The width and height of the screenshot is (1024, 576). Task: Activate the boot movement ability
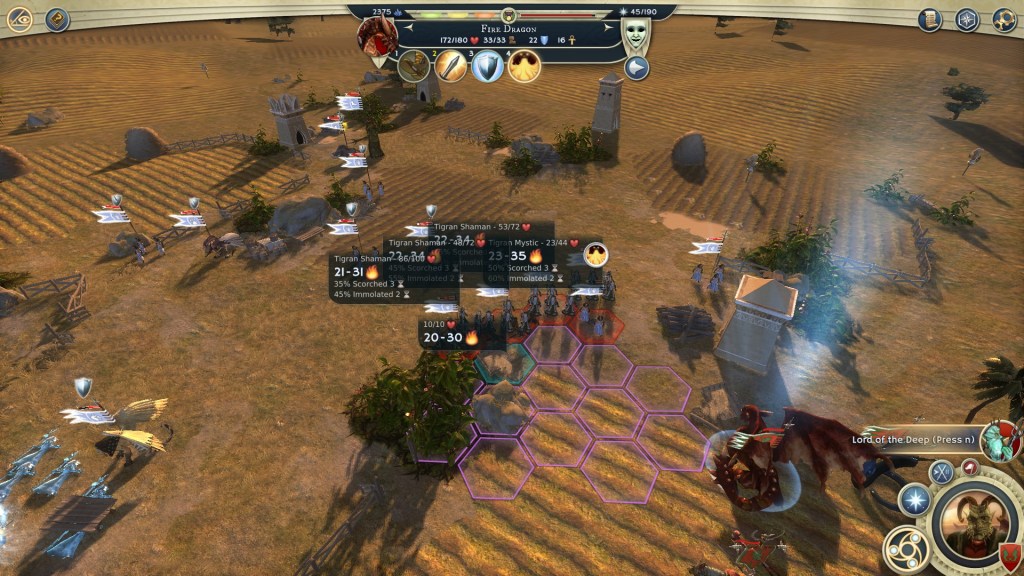tap(414, 66)
